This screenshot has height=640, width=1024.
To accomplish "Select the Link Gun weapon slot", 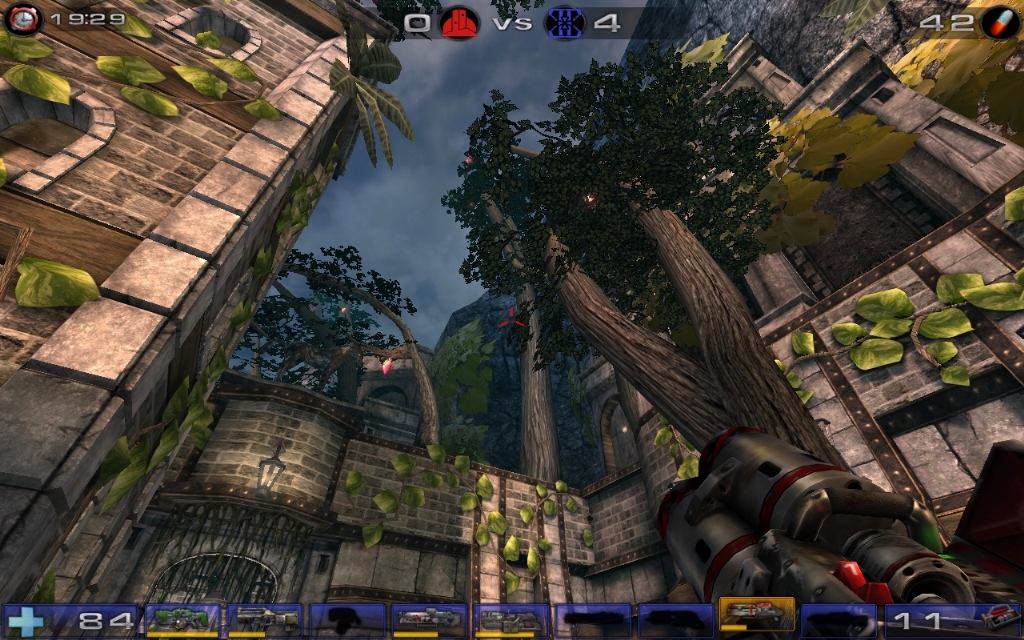I will pyautogui.click(x=510, y=619).
